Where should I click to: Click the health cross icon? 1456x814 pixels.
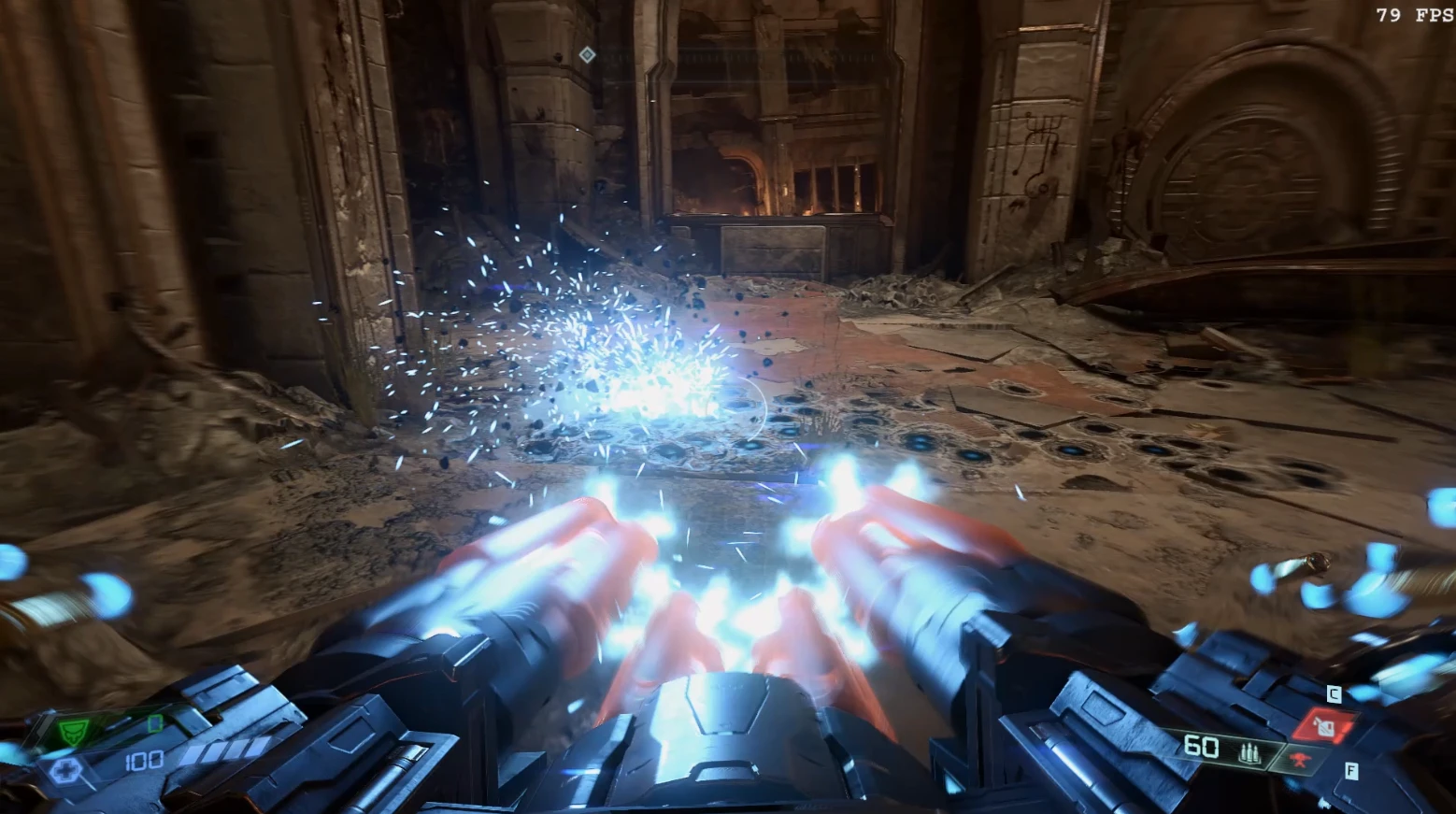coord(66,768)
